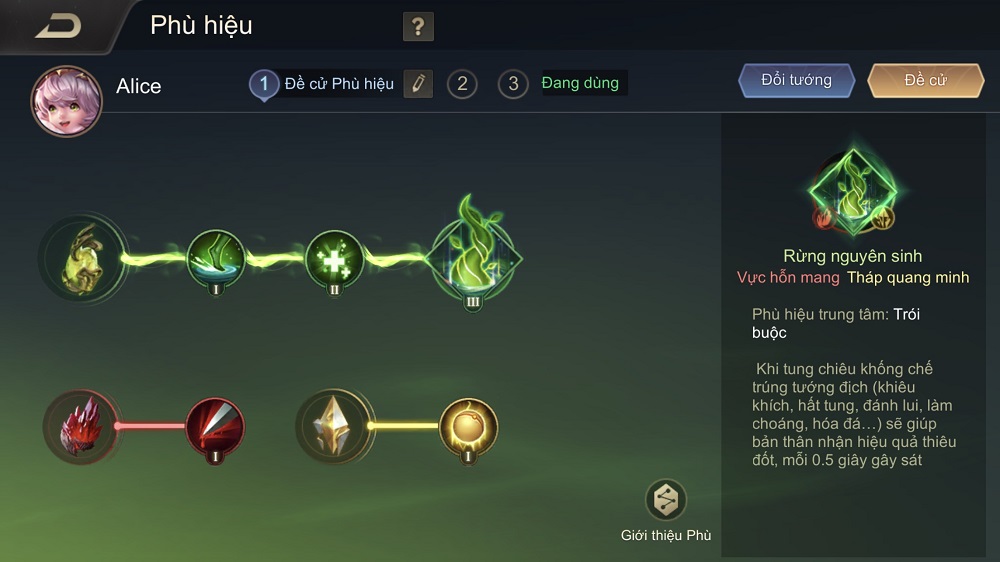Switch to rune page 3
1000x562 pixels.
(x=513, y=84)
